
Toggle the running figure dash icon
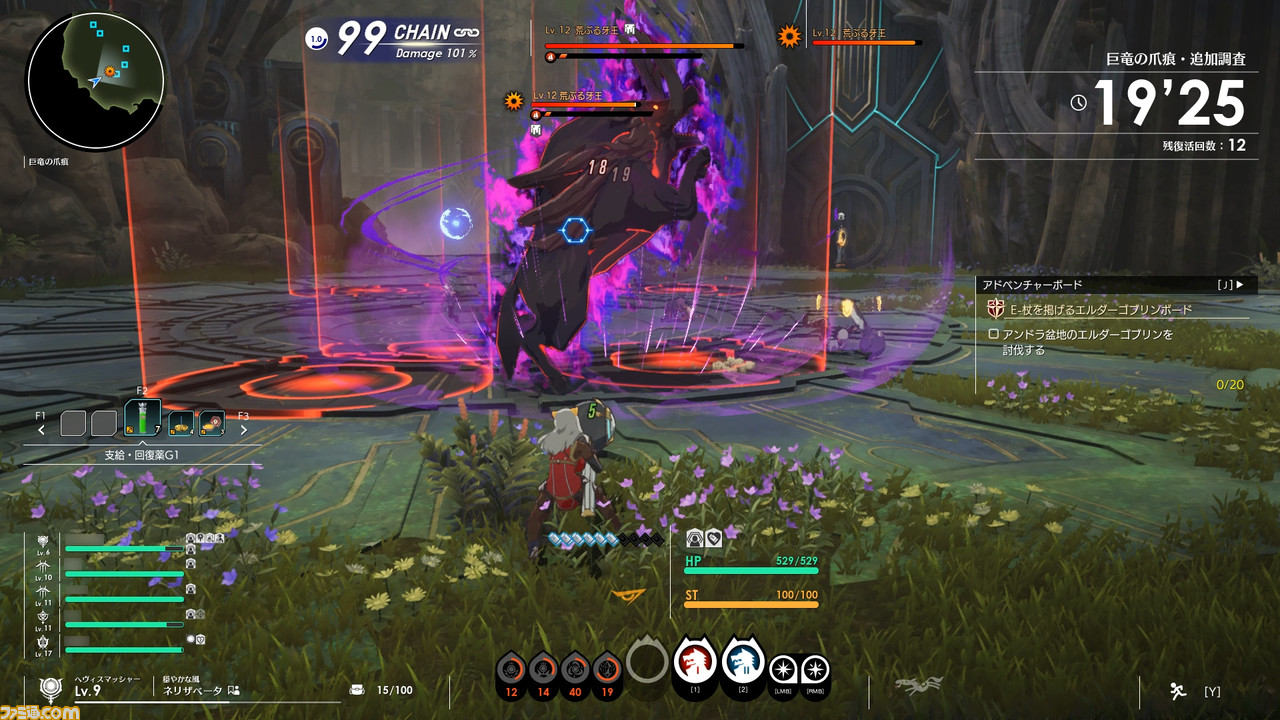[x=1178, y=690]
